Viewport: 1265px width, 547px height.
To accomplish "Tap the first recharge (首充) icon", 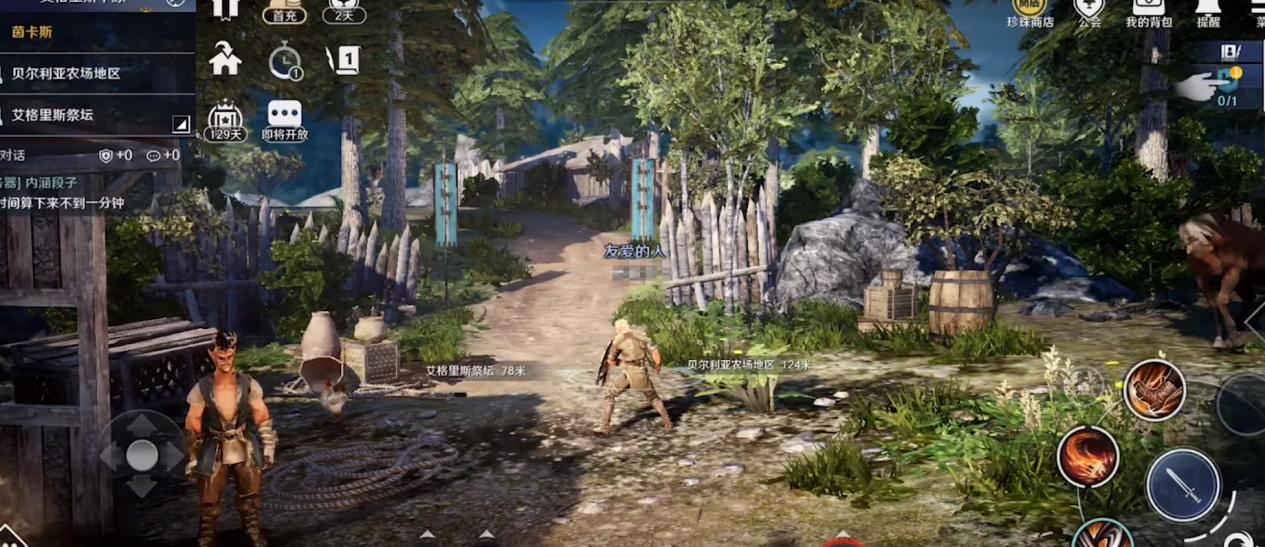I will click(285, 10).
